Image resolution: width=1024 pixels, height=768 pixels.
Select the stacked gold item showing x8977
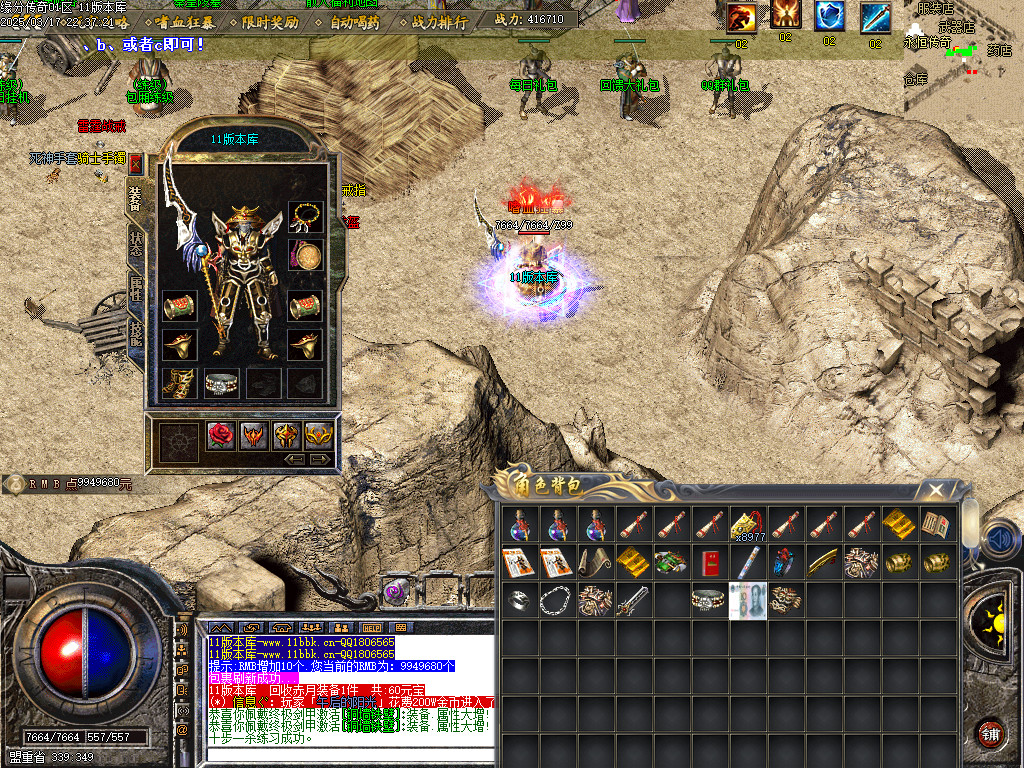(x=747, y=524)
